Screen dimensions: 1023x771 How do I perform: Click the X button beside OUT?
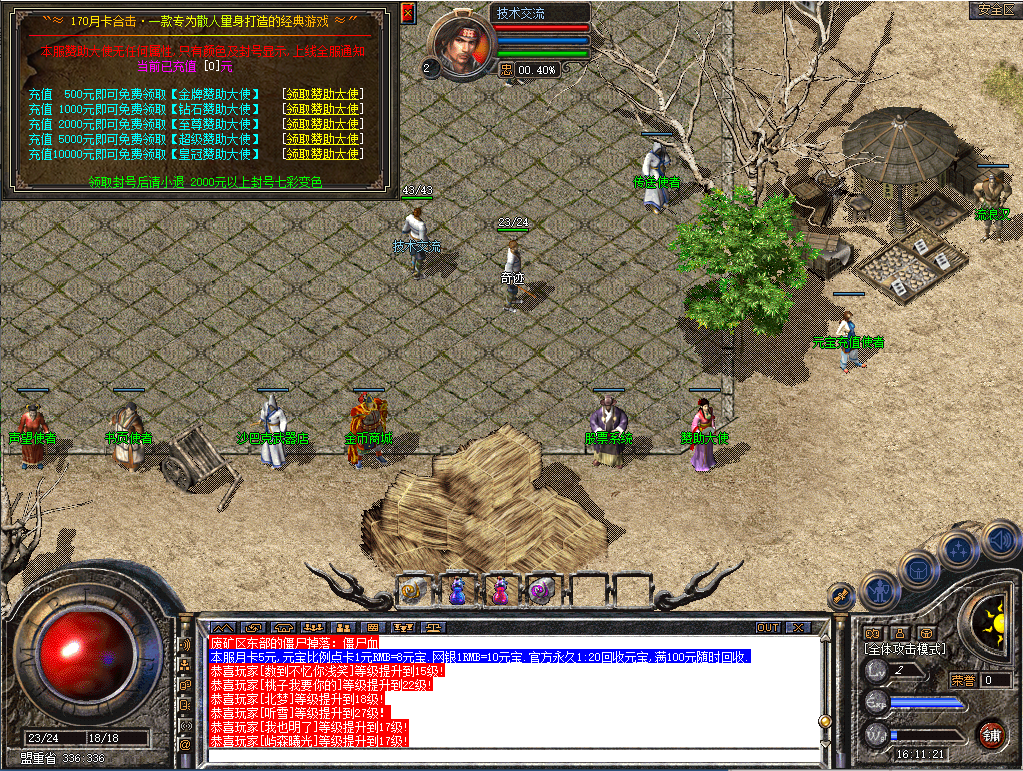click(x=797, y=628)
